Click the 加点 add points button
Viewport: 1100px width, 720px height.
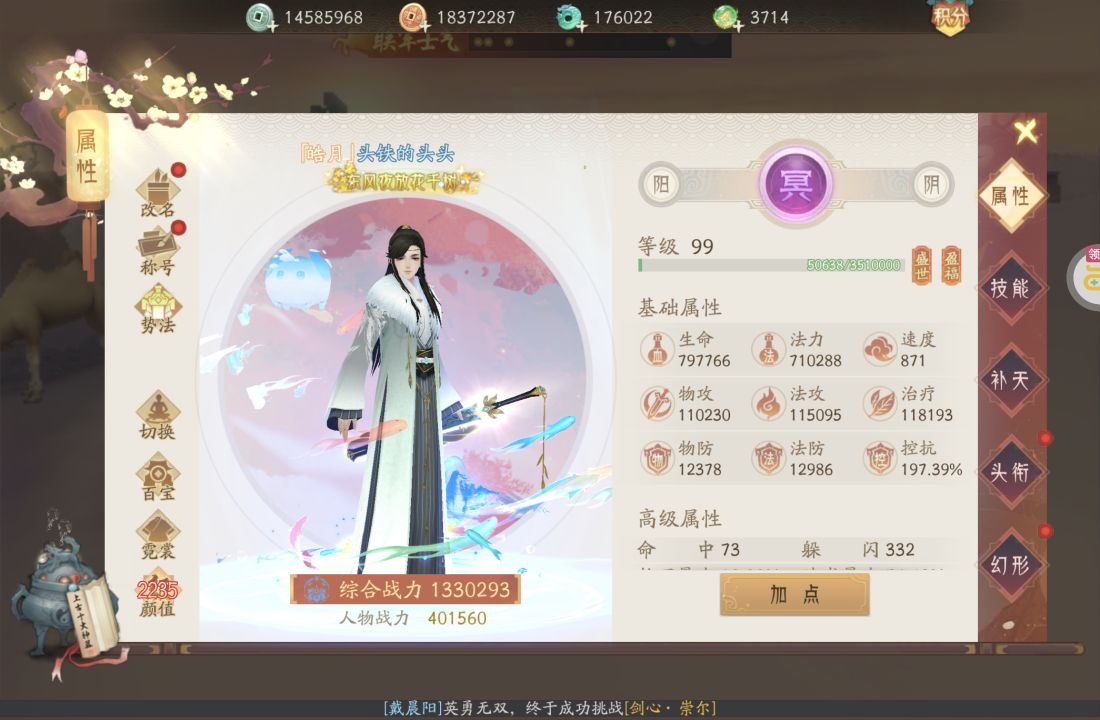coord(795,594)
